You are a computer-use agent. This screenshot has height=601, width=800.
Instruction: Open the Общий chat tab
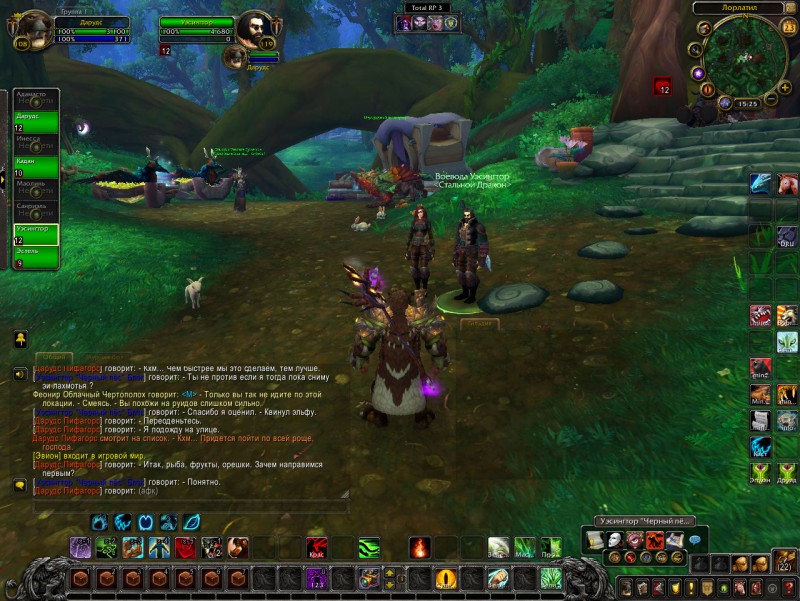tap(53, 357)
